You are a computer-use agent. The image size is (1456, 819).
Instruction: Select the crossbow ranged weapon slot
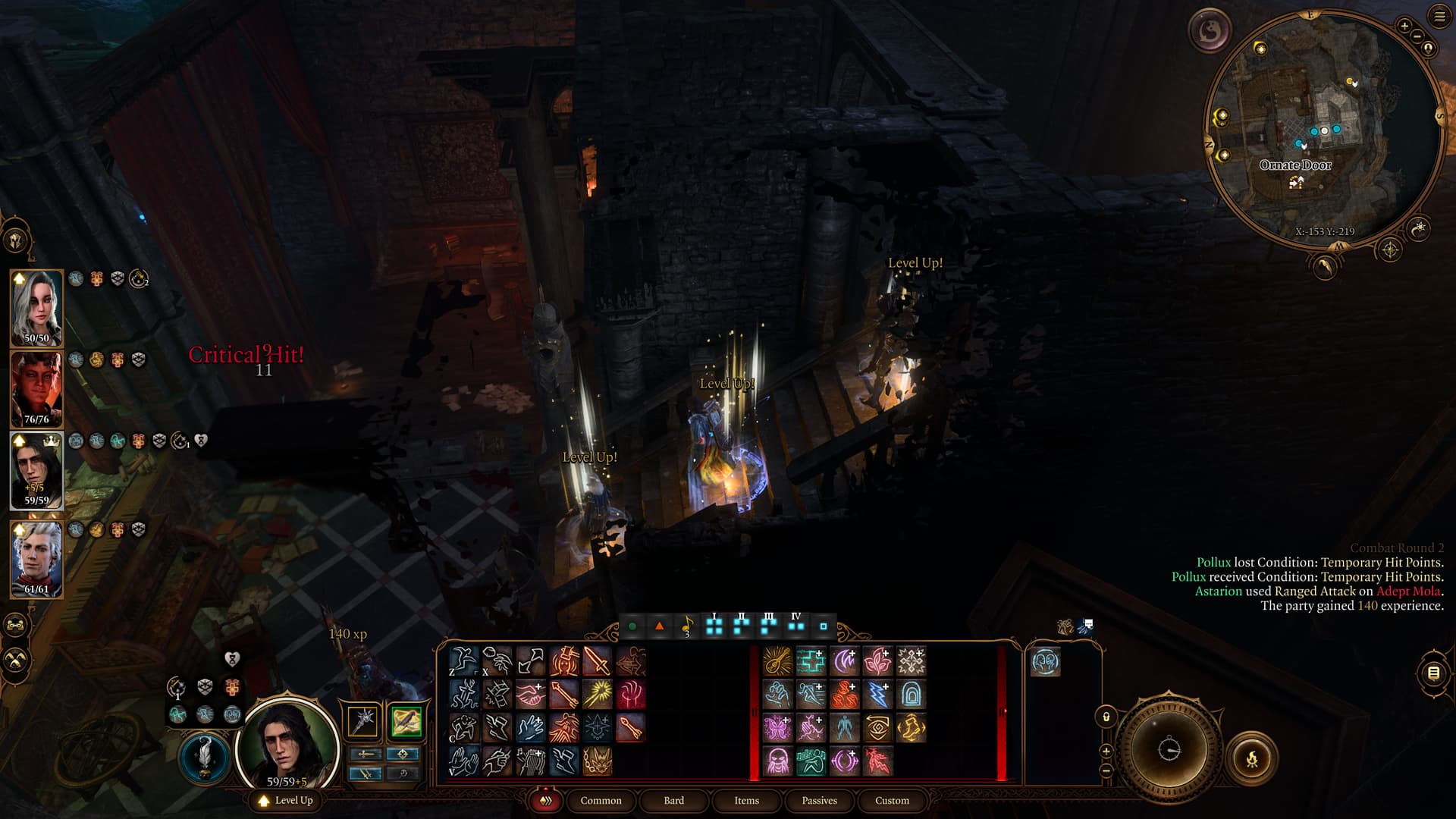pos(406,721)
